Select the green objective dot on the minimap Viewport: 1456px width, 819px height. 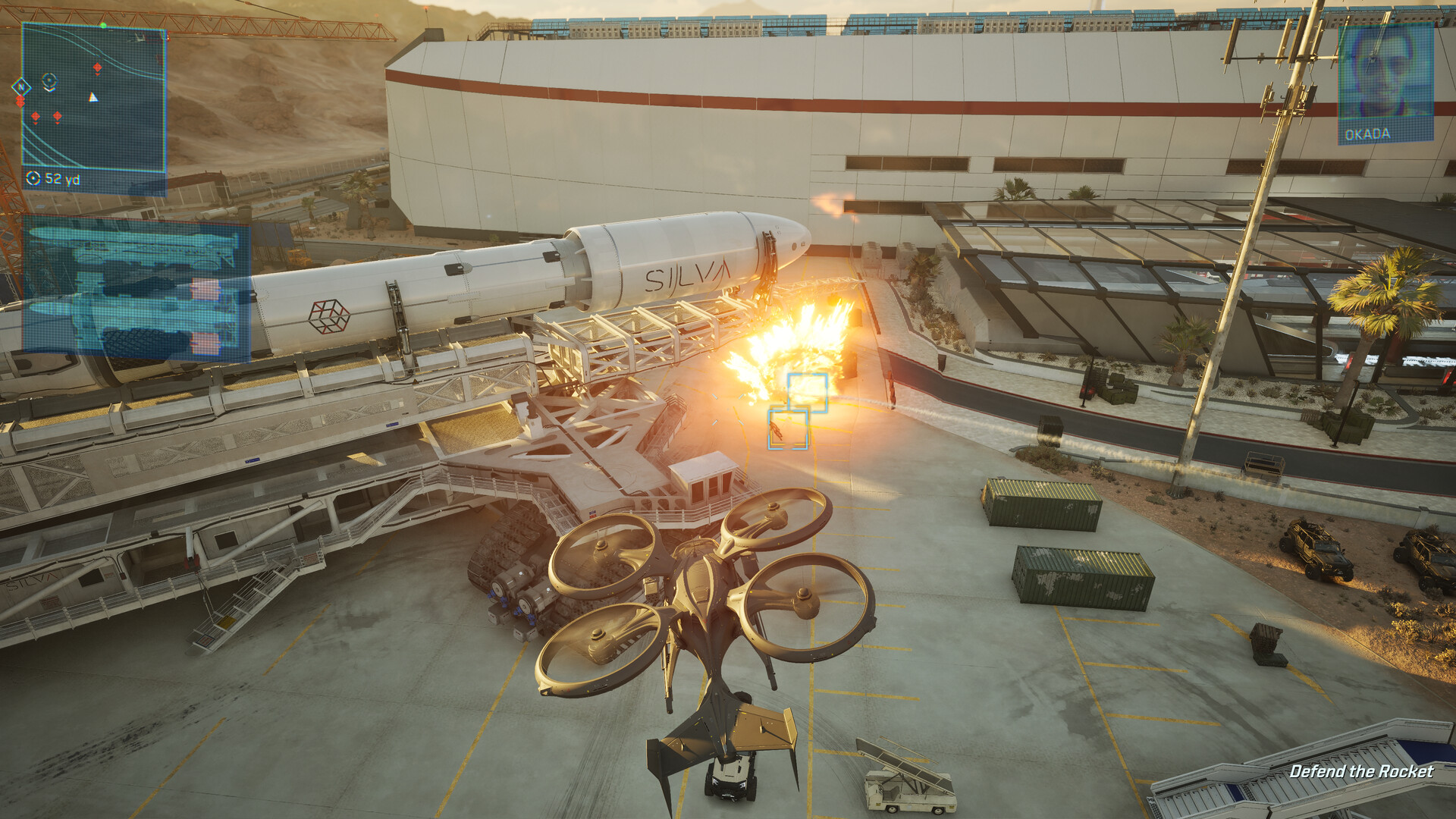(104, 25)
